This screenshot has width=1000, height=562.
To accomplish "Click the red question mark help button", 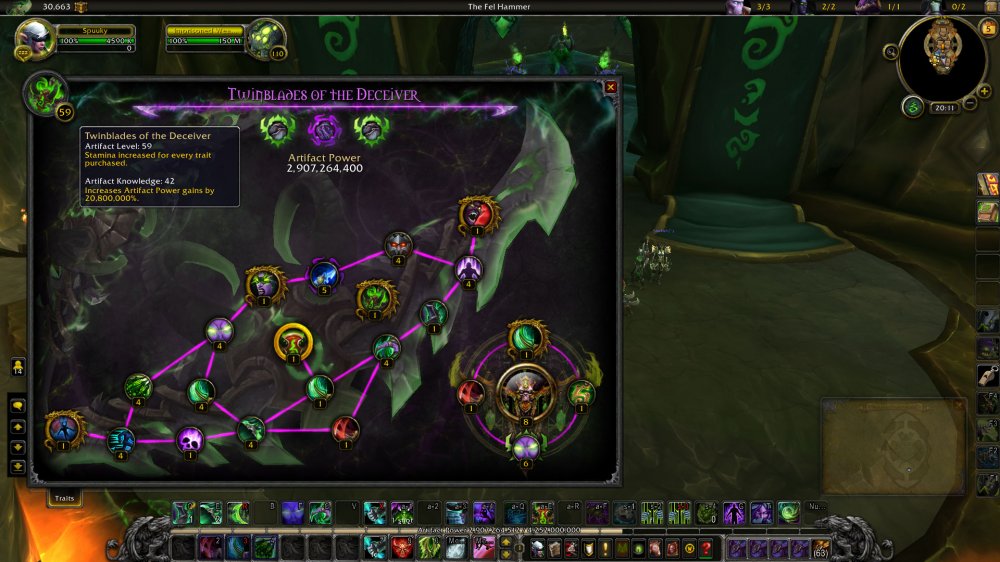I will point(706,548).
